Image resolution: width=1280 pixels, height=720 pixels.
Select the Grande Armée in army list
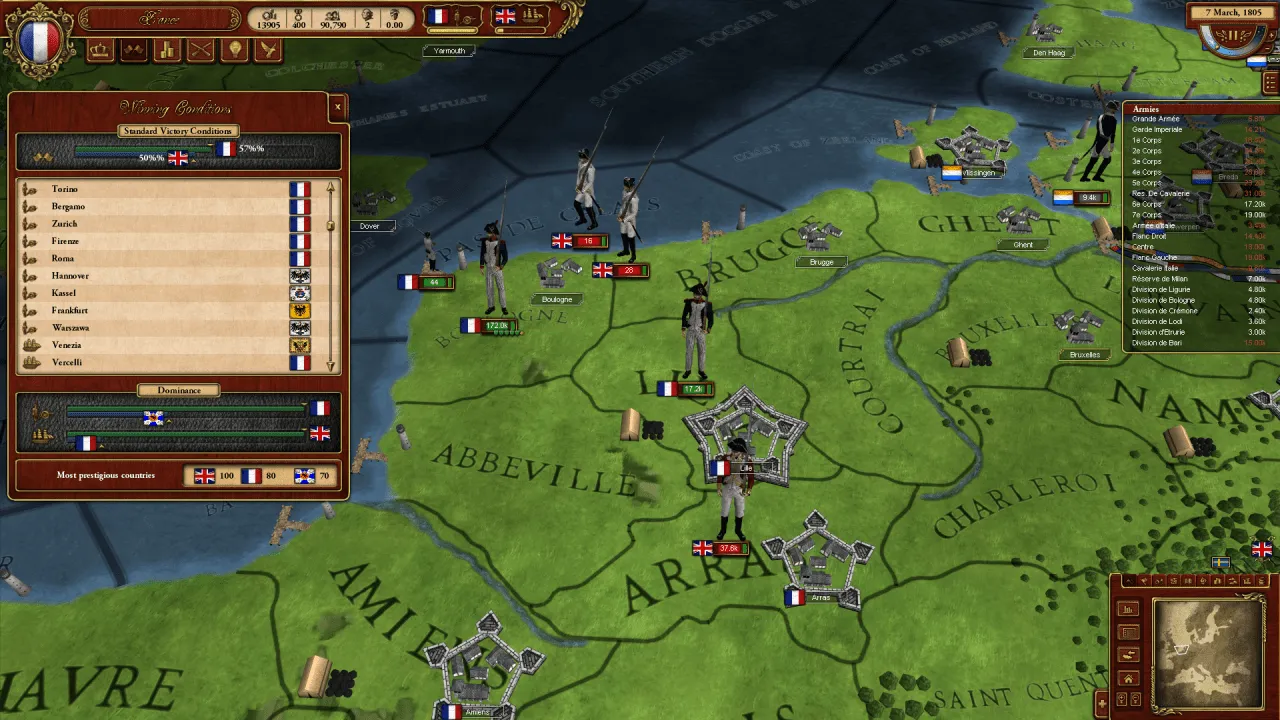click(x=1156, y=119)
